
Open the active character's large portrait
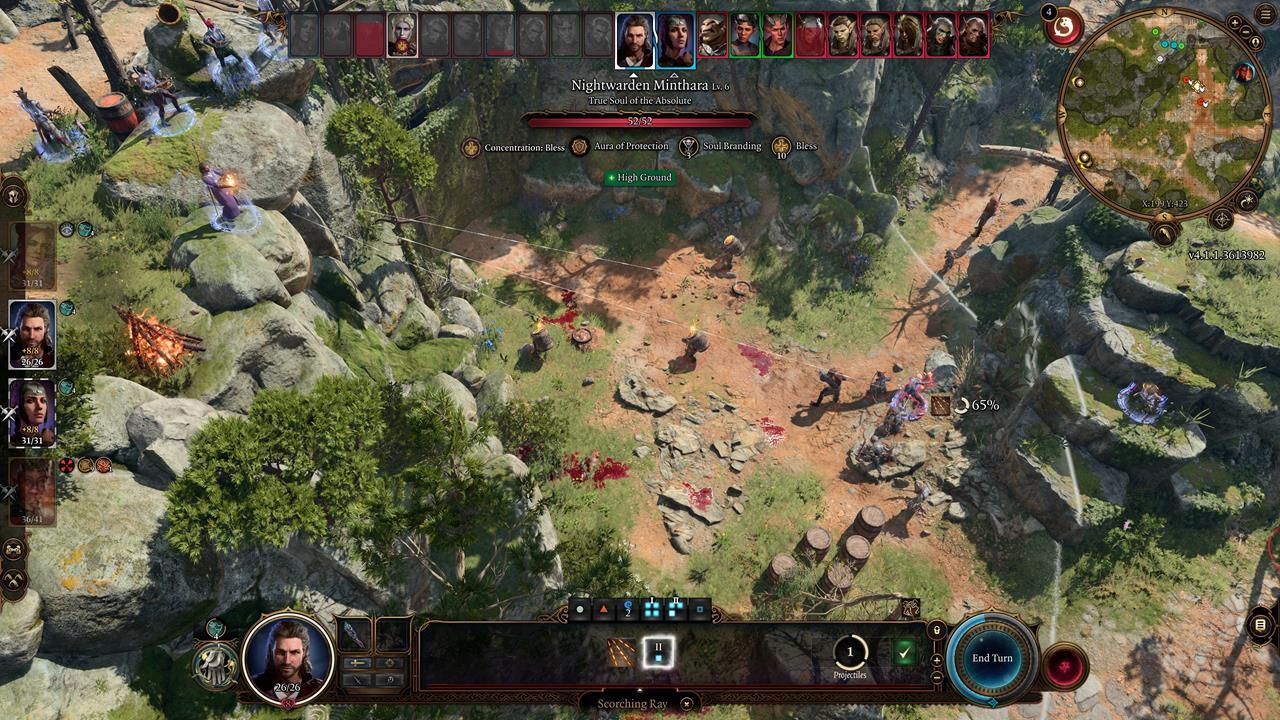[288, 658]
